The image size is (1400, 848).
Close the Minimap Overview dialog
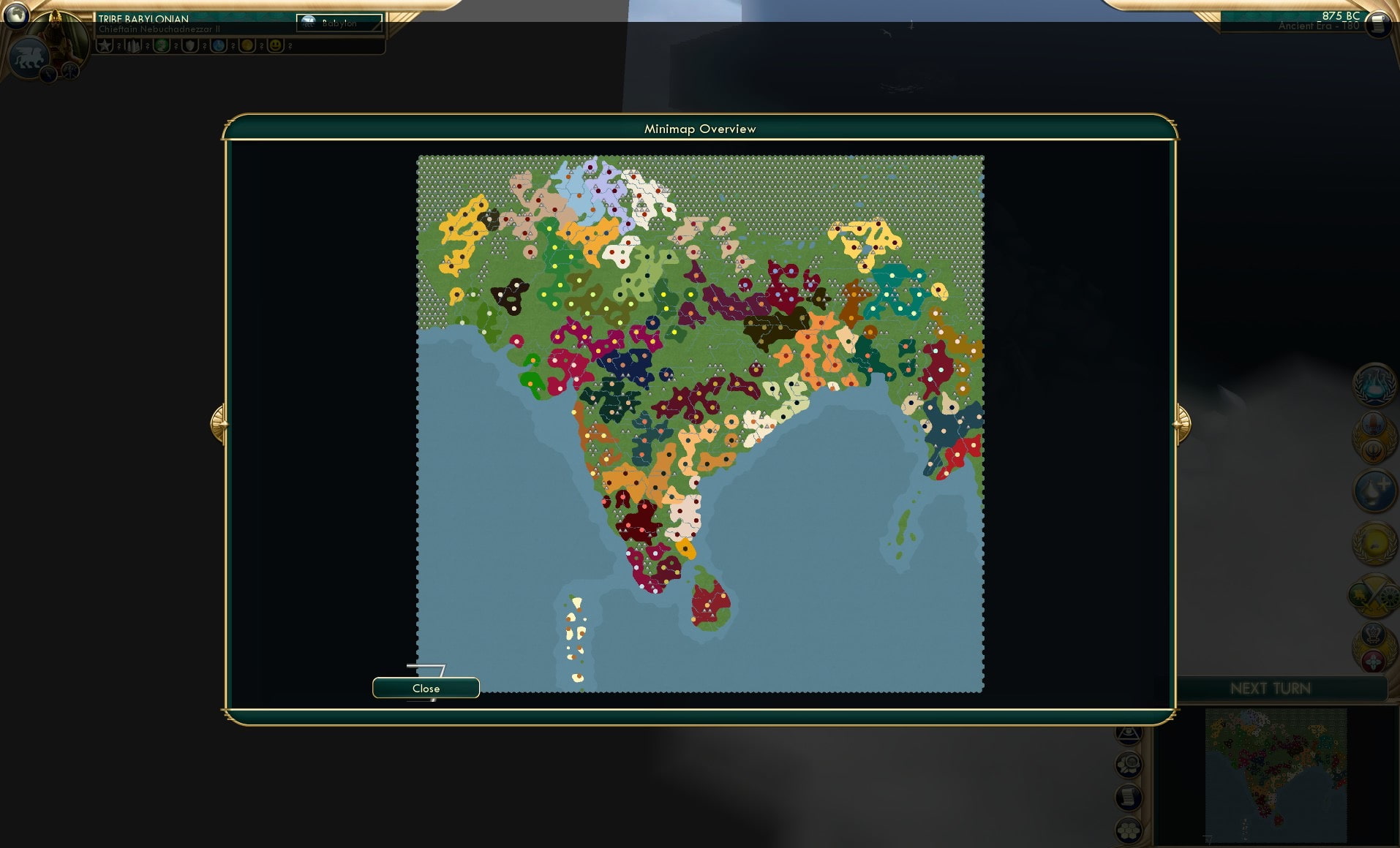[426, 688]
